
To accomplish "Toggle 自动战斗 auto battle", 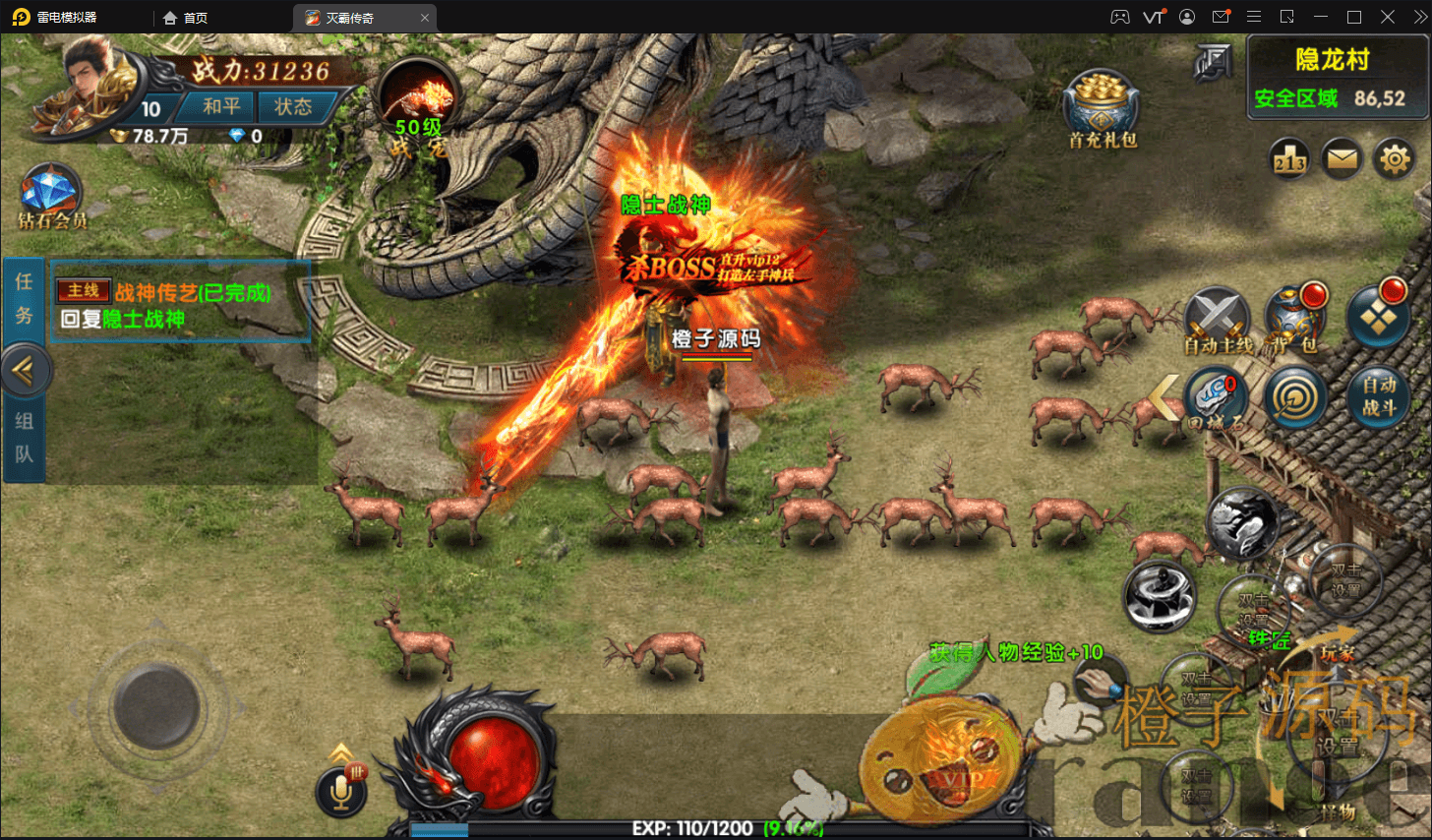I will [1378, 397].
